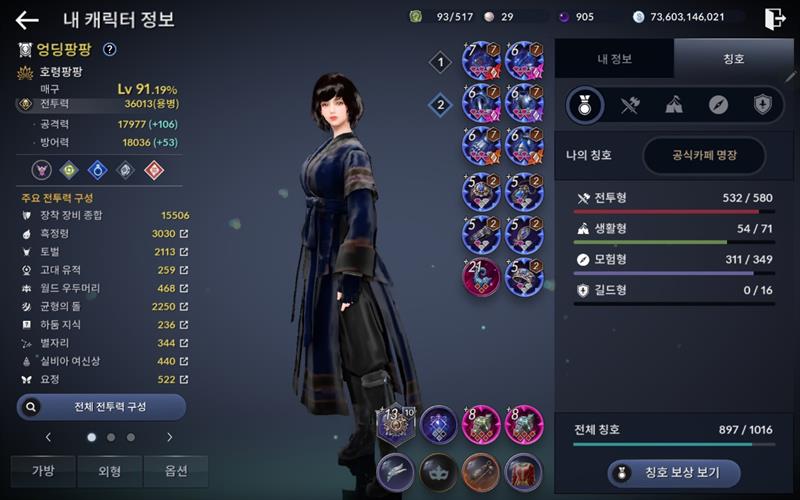This screenshot has width=800, height=500.
Task: Switch to the 칭호 tab
Action: pyautogui.click(x=734, y=59)
